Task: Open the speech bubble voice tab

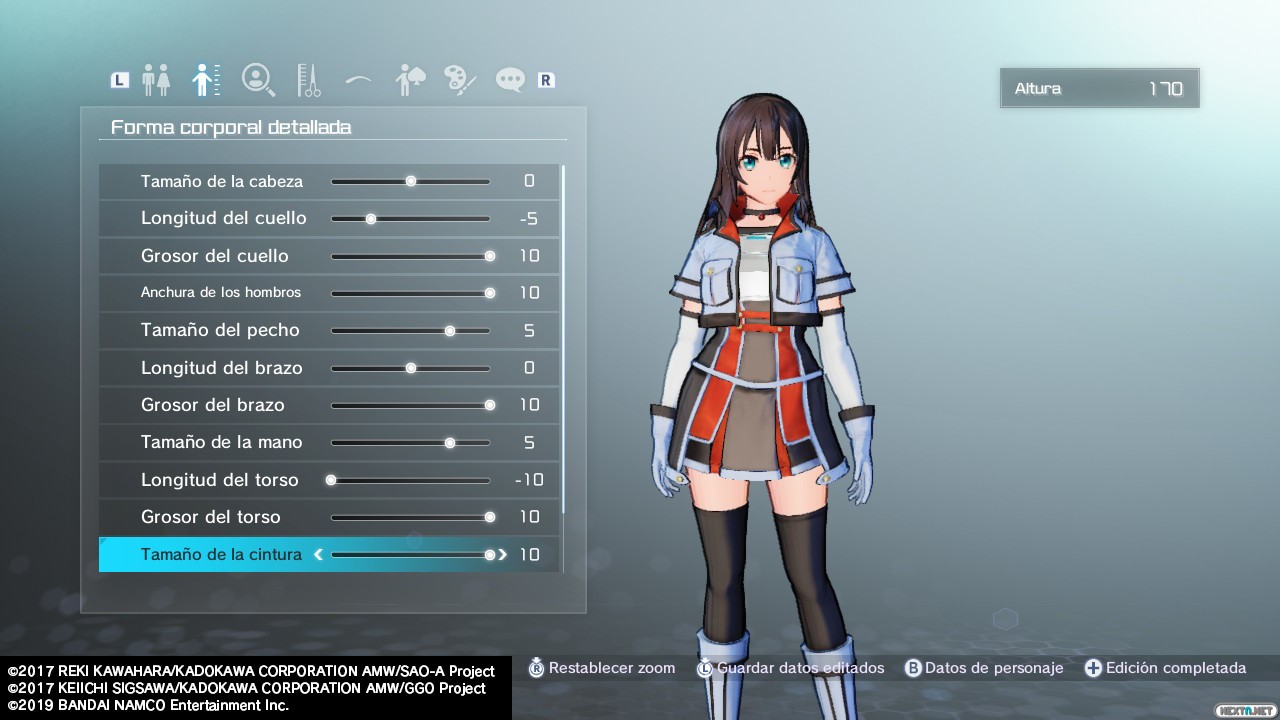Action: (x=510, y=80)
